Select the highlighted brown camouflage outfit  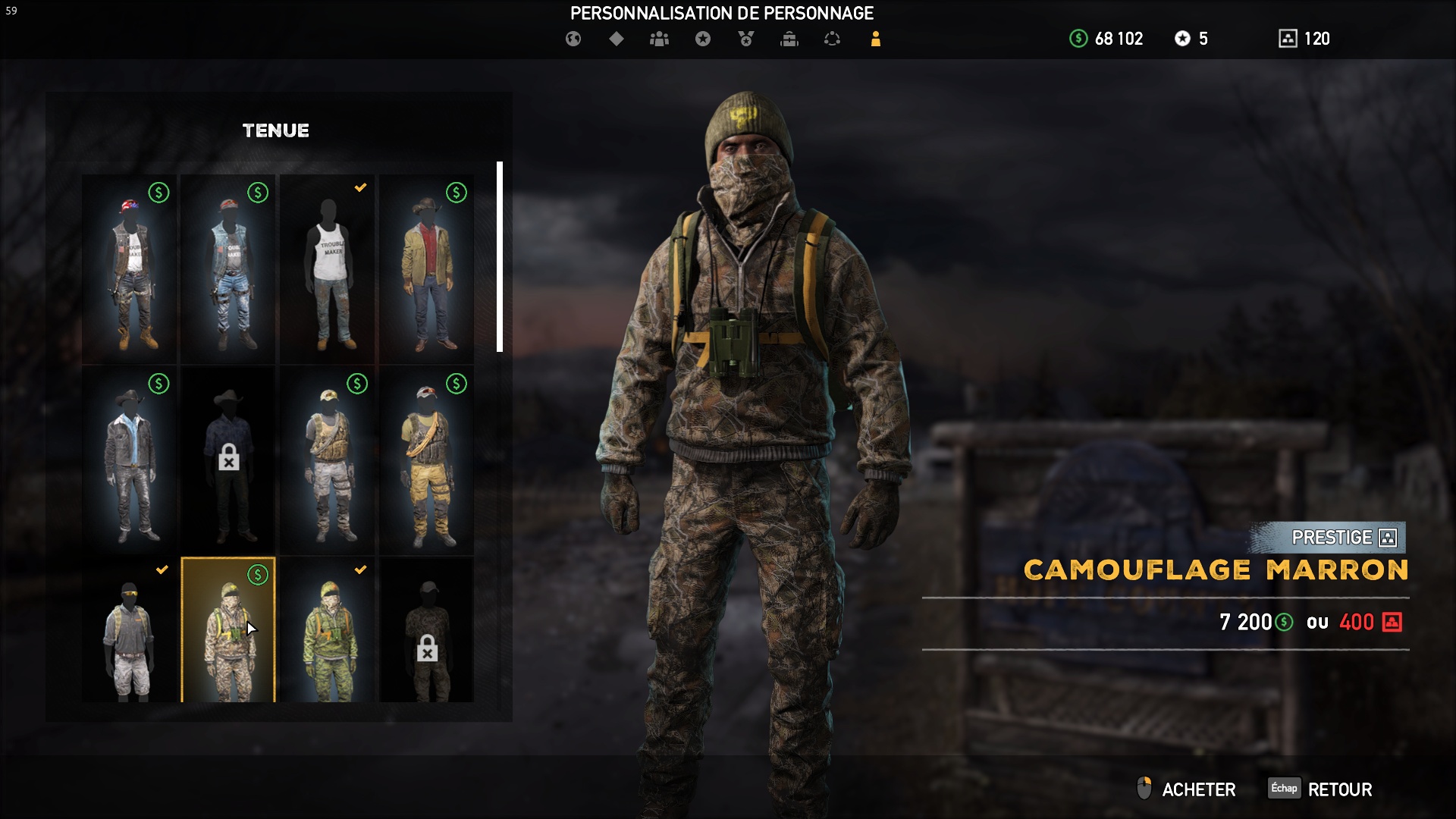pyautogui.click(x=228, y=631)
